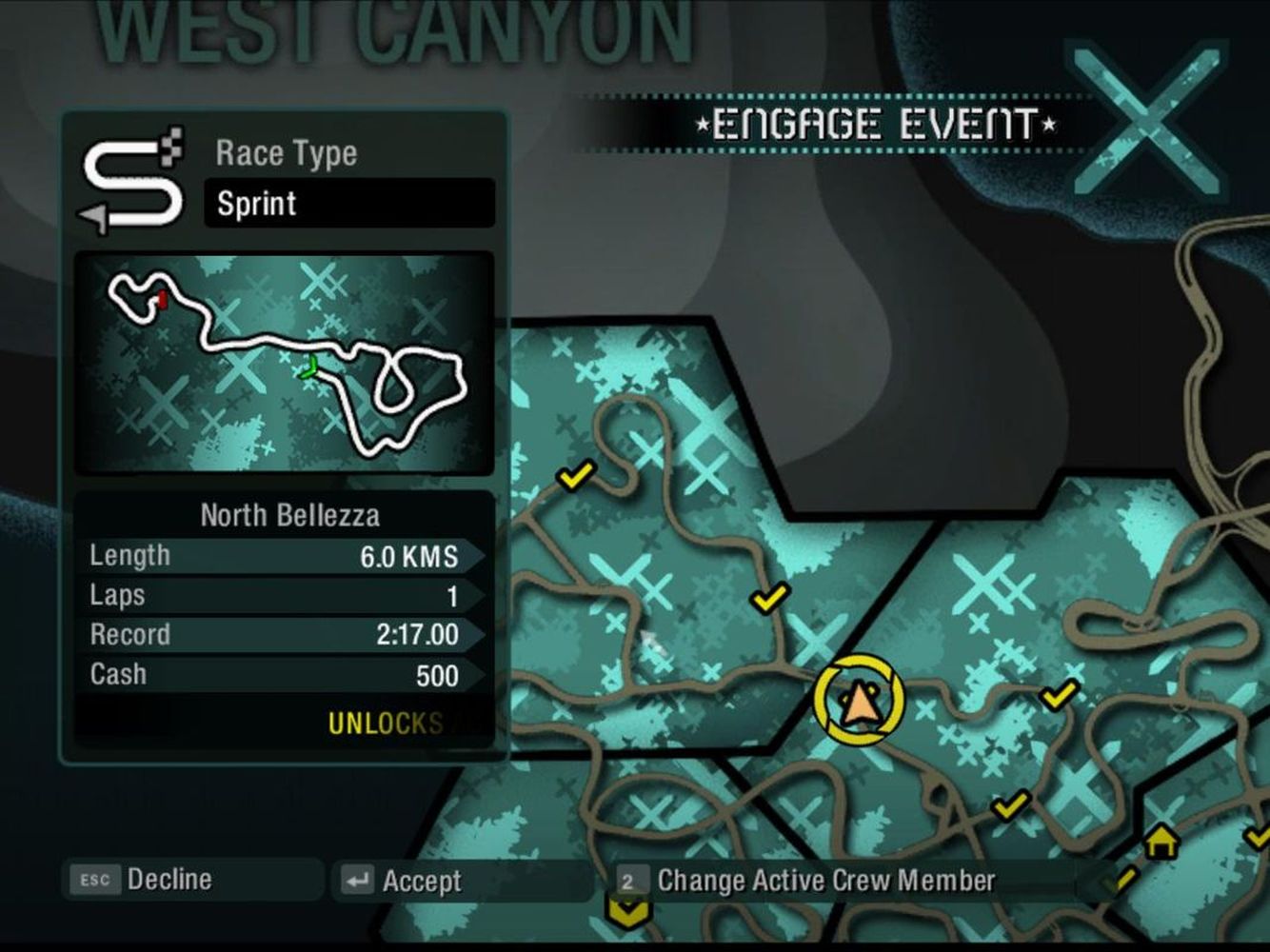Screen dimensions: 1270x952
Task: Select the circled orange arrow map marker
Action: [x=858, y=701]
